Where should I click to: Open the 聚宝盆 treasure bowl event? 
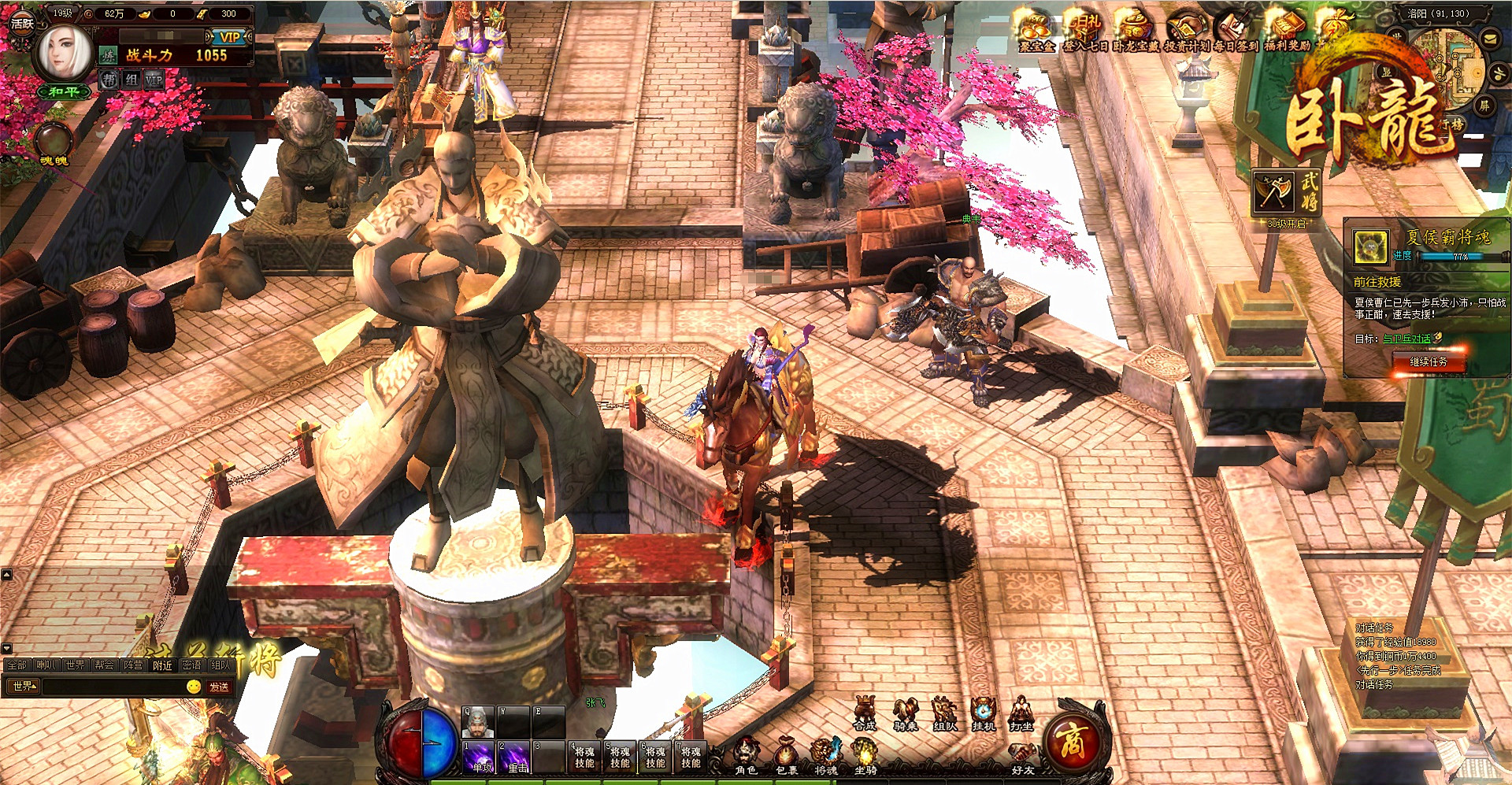(1036, 32)
